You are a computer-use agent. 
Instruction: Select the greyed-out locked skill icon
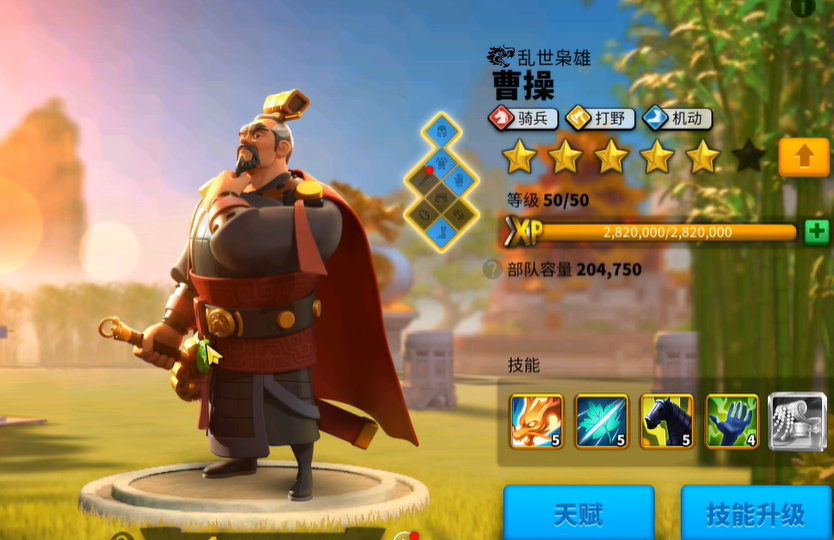point(797,421)
